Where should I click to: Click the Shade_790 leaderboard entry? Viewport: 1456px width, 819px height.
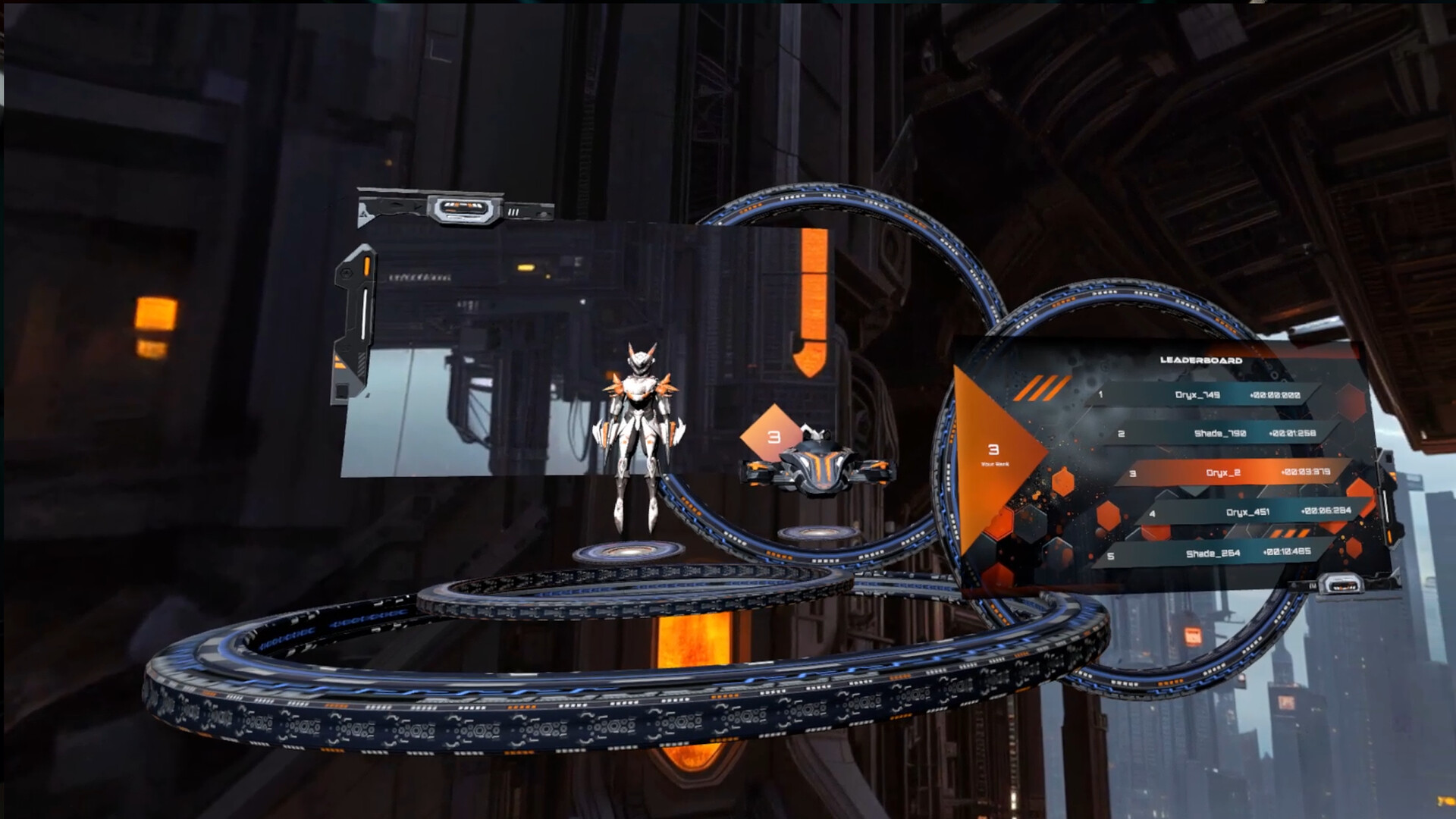pyautogui.click(x=1220, y=432)
